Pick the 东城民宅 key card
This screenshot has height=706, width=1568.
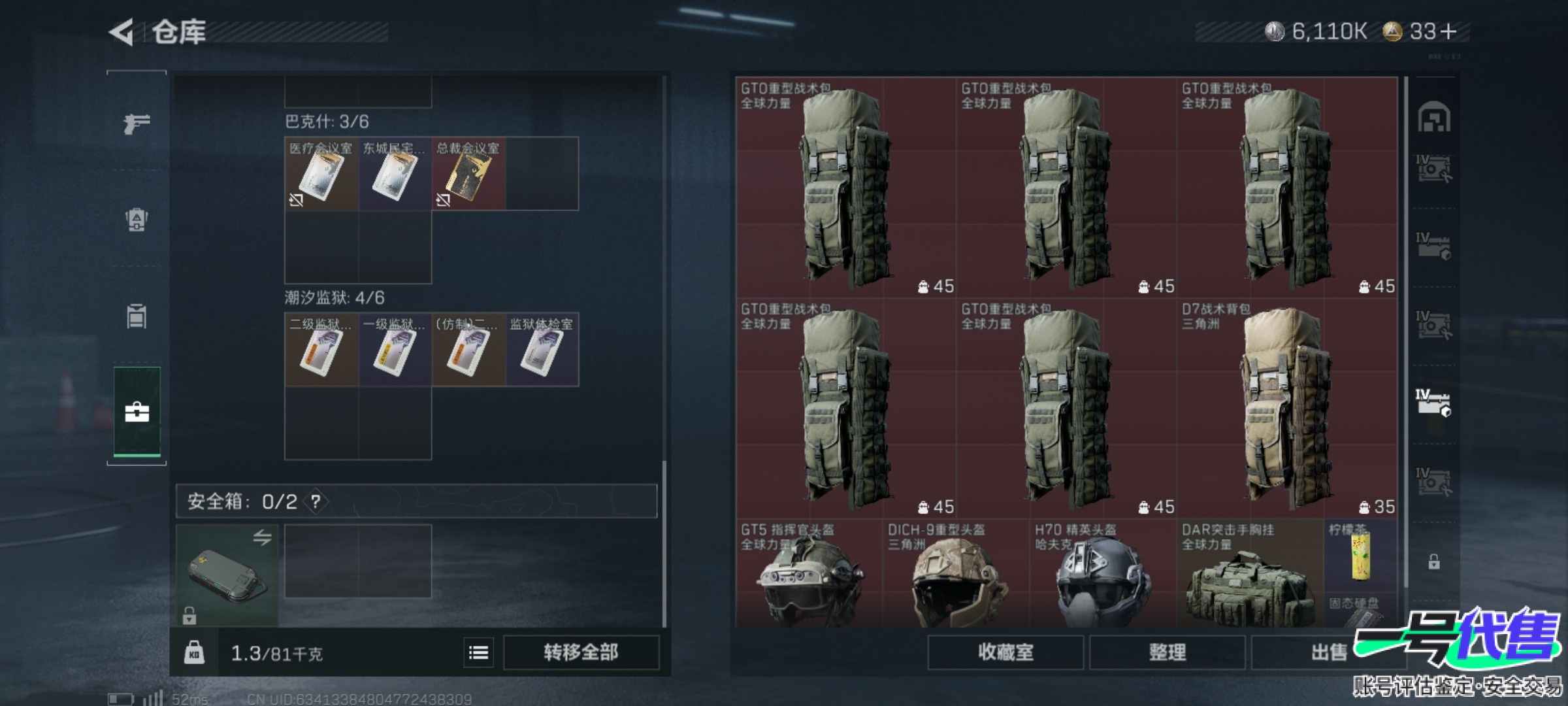395,174
